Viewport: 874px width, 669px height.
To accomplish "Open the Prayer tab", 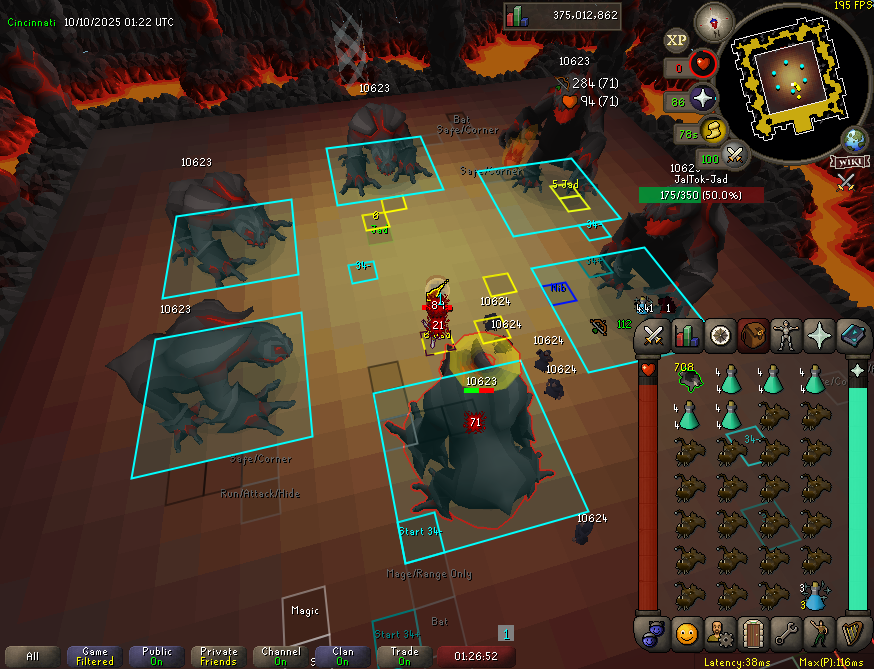I will 820,335.
